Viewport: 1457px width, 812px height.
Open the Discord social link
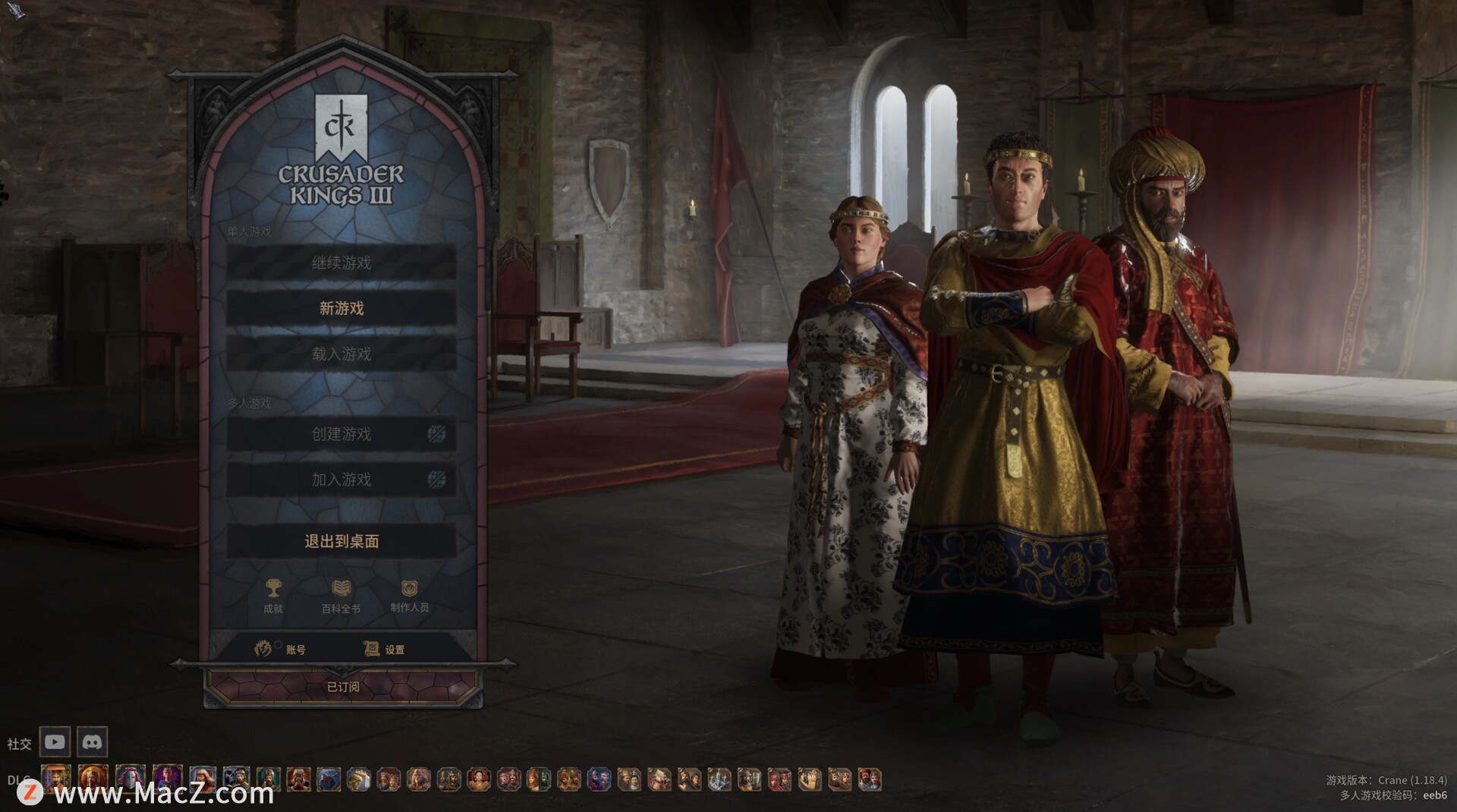coord(93,741)
